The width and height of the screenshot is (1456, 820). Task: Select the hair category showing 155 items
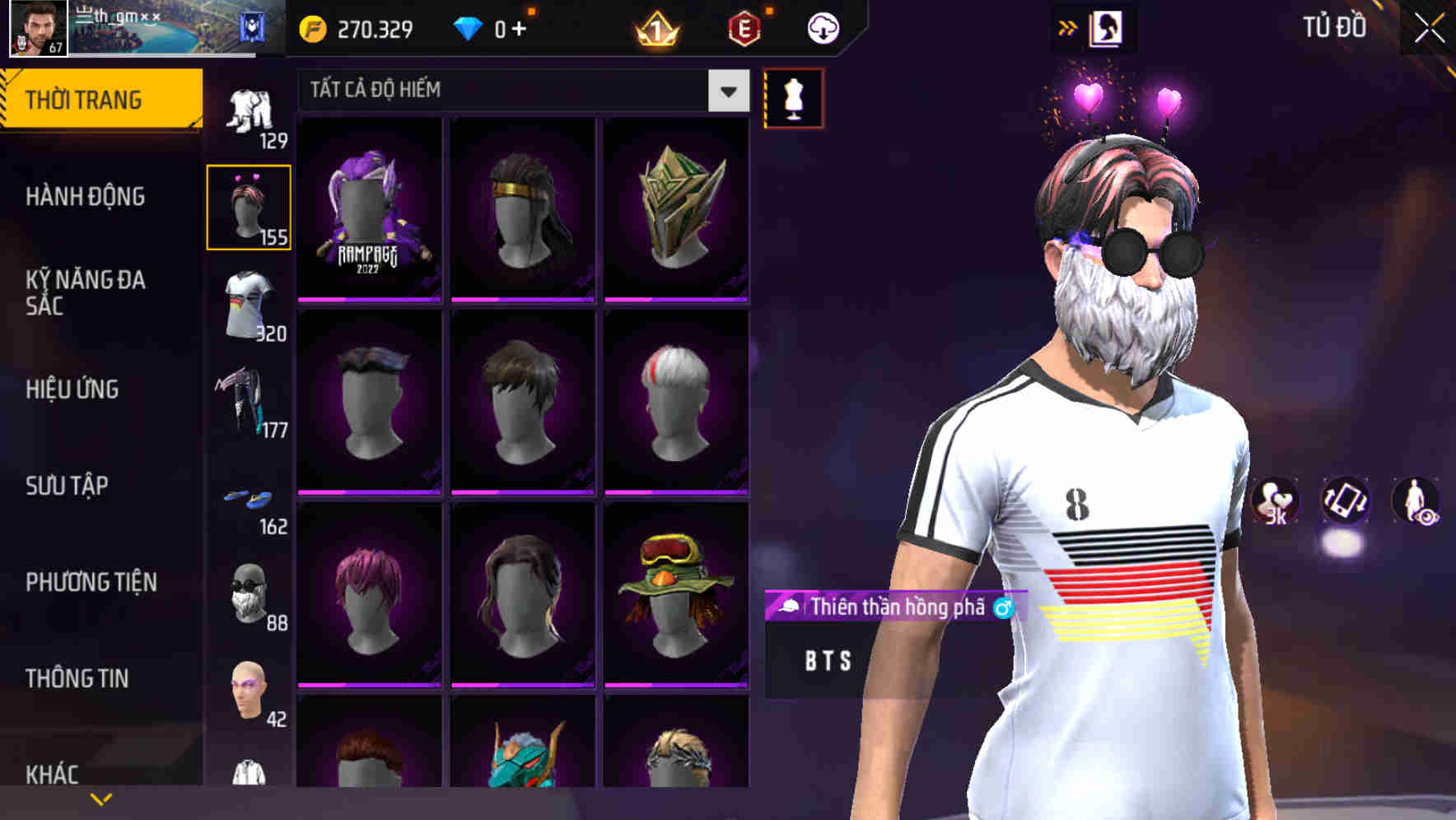(250, 204)
